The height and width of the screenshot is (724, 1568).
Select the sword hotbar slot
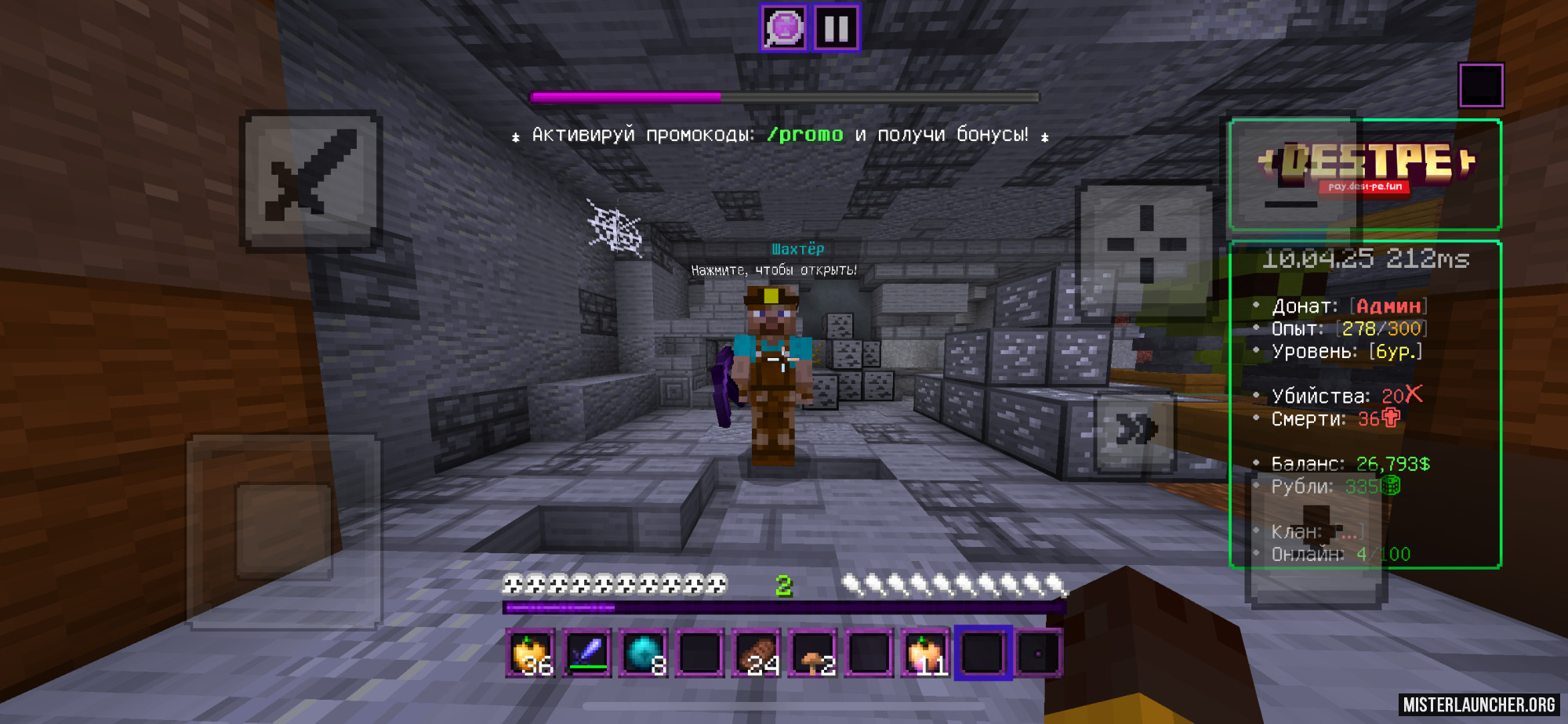(587, 653)
